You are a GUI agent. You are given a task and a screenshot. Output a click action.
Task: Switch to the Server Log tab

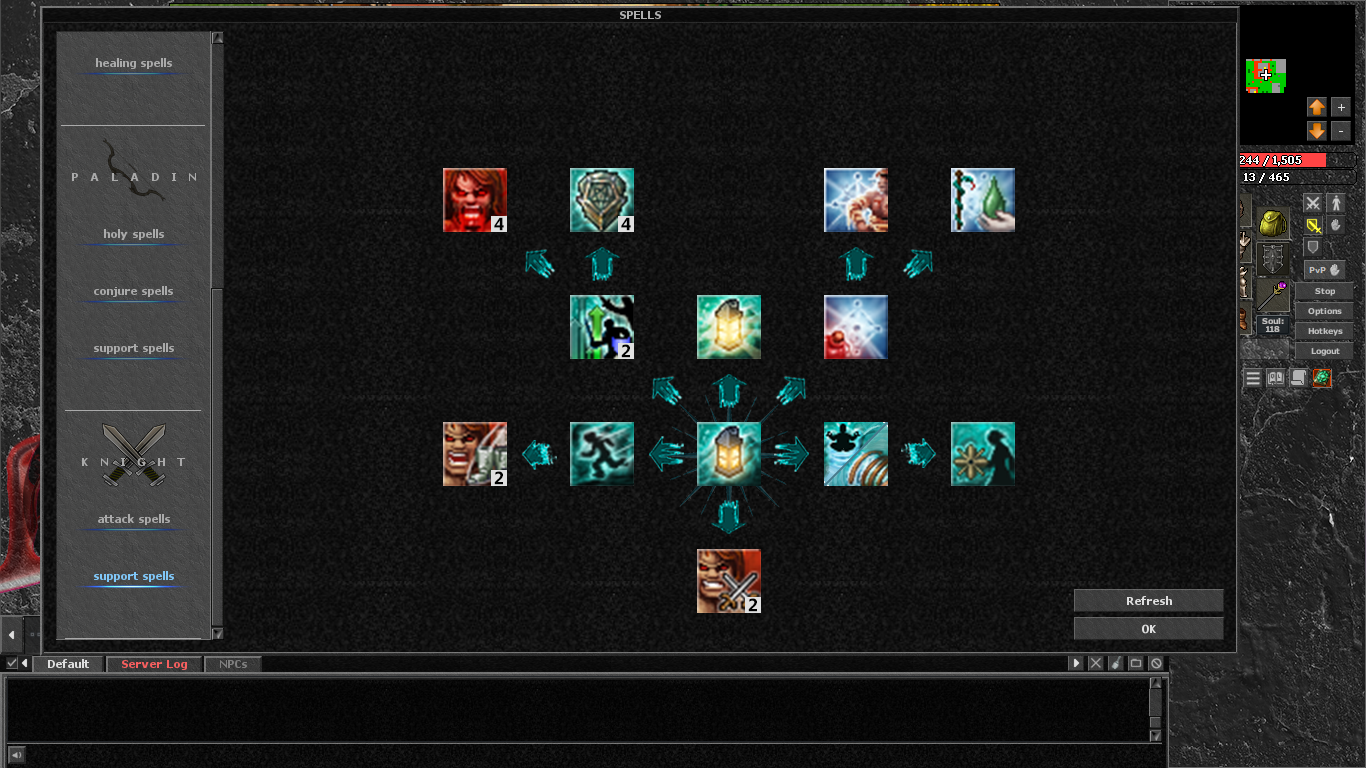(x=153, y=663)
